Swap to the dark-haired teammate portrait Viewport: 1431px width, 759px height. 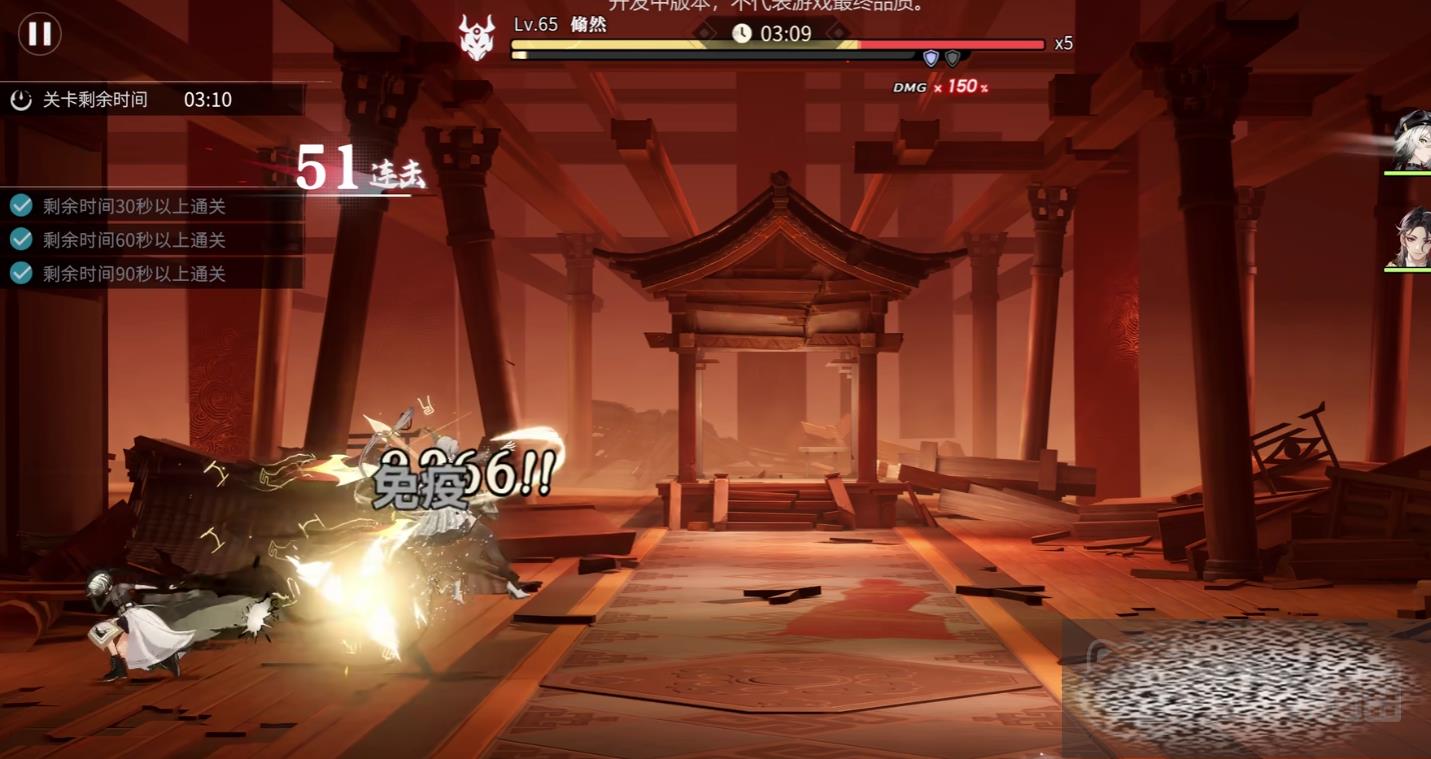click(1411, 236)
